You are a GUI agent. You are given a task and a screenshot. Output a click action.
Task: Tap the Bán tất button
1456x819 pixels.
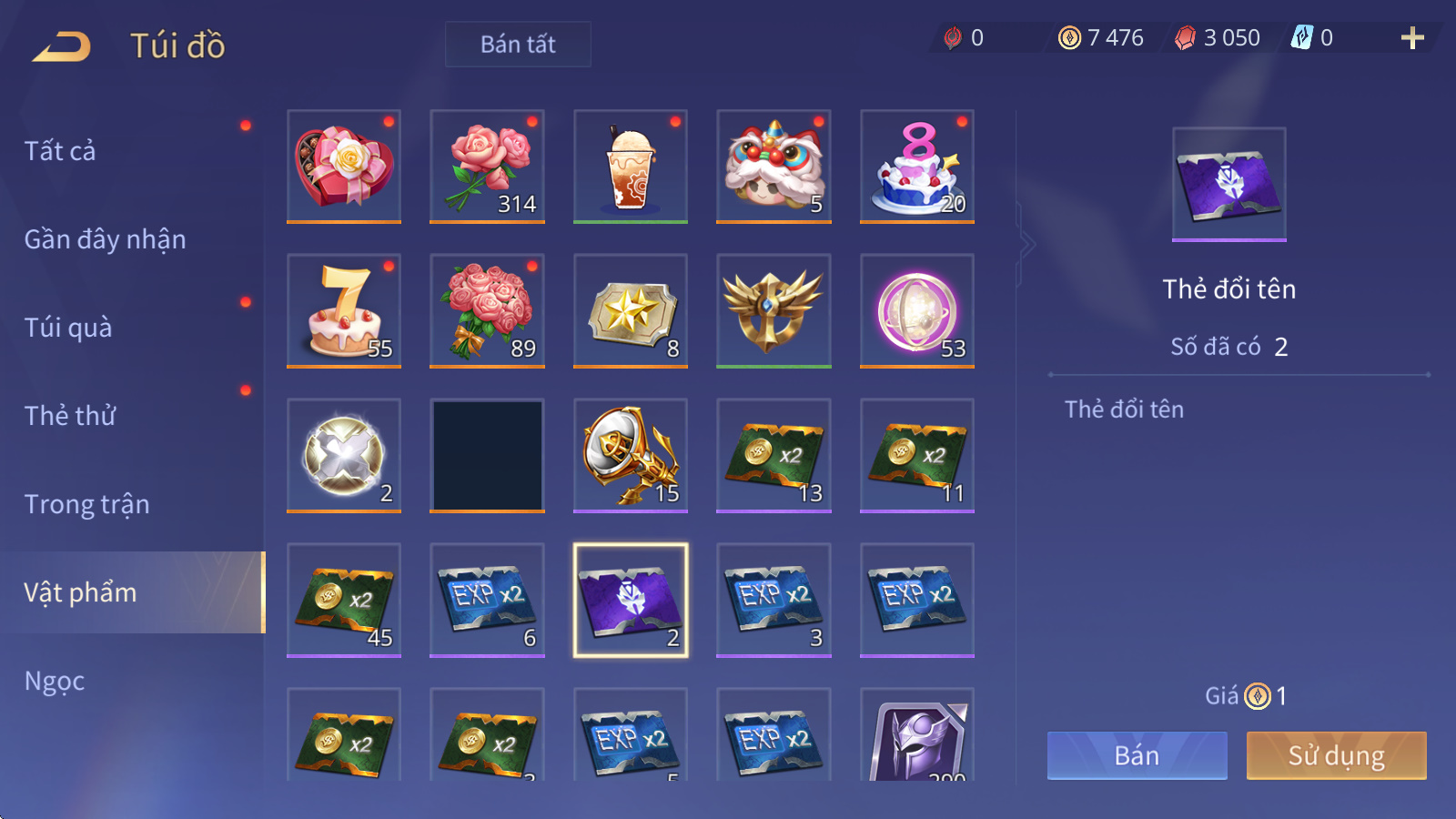pos(518,45)
